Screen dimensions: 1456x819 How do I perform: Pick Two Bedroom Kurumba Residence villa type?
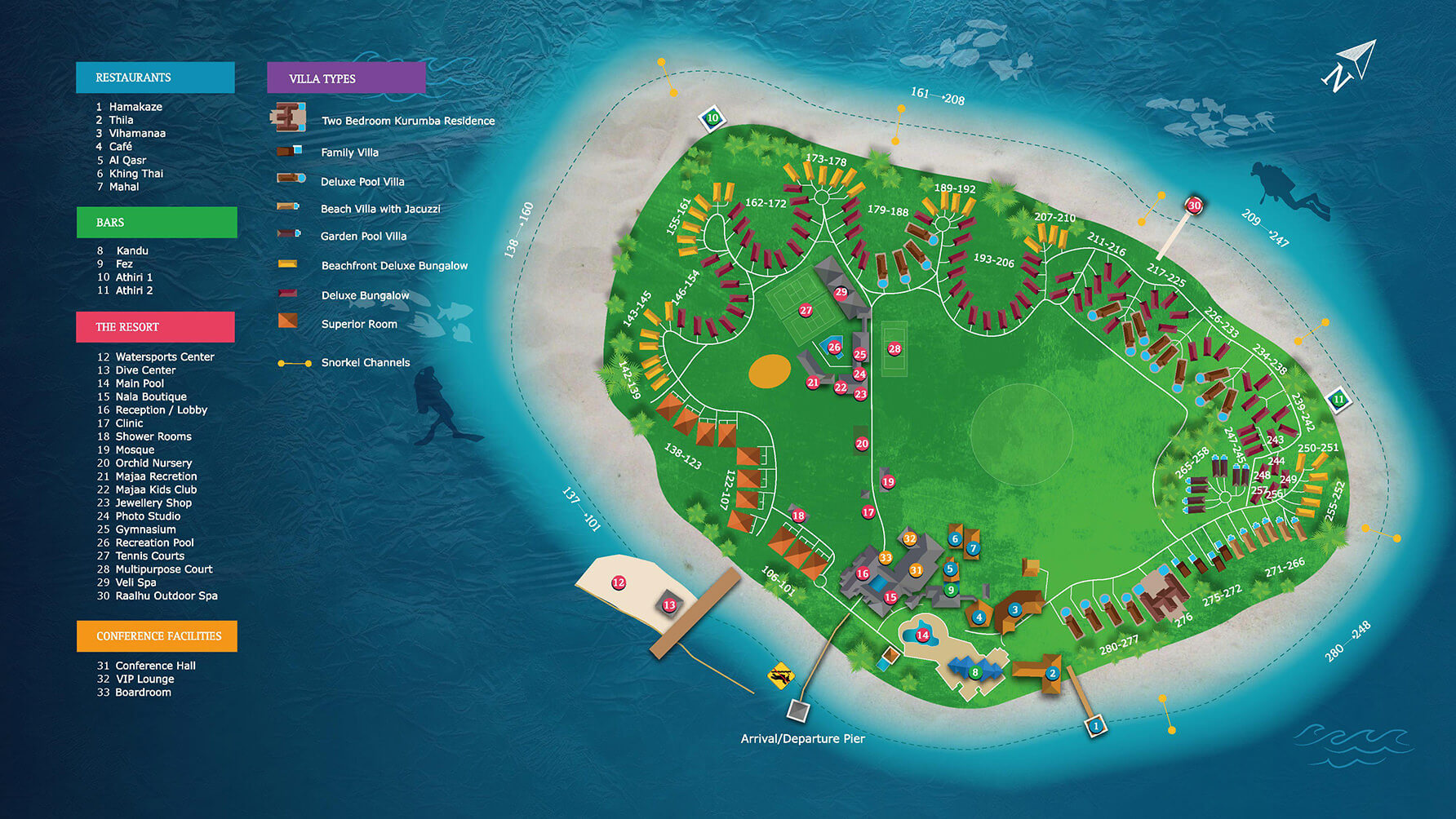point(407,121)
